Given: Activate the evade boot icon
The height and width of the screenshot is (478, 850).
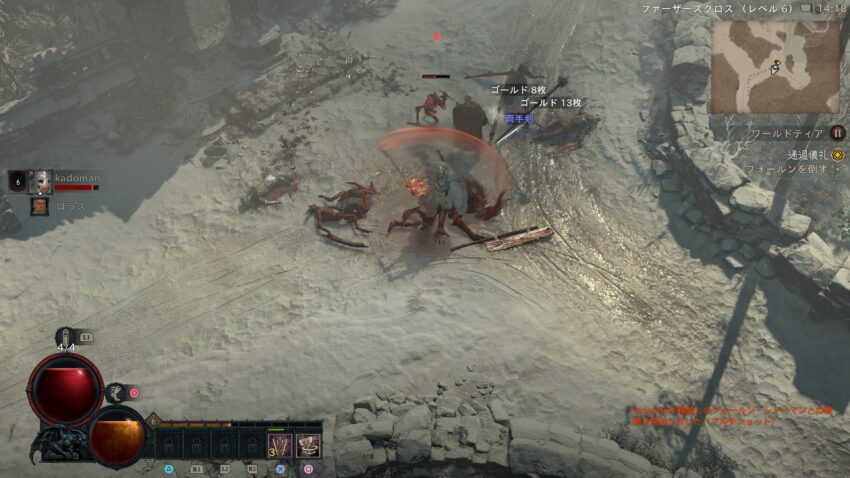Looking at the screenshot, I should [x=116, y=393].
